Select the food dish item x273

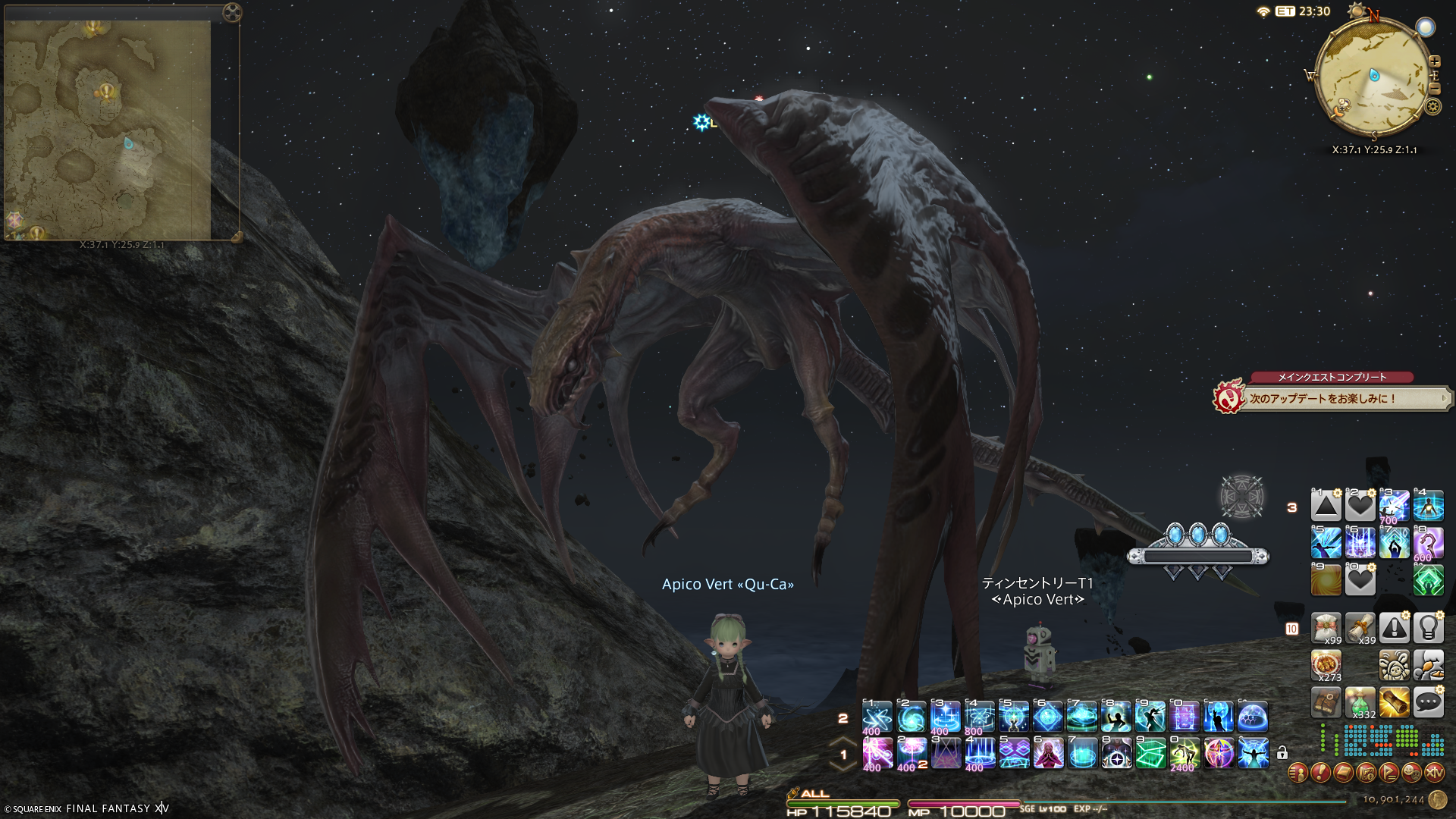pos(1326,665)
